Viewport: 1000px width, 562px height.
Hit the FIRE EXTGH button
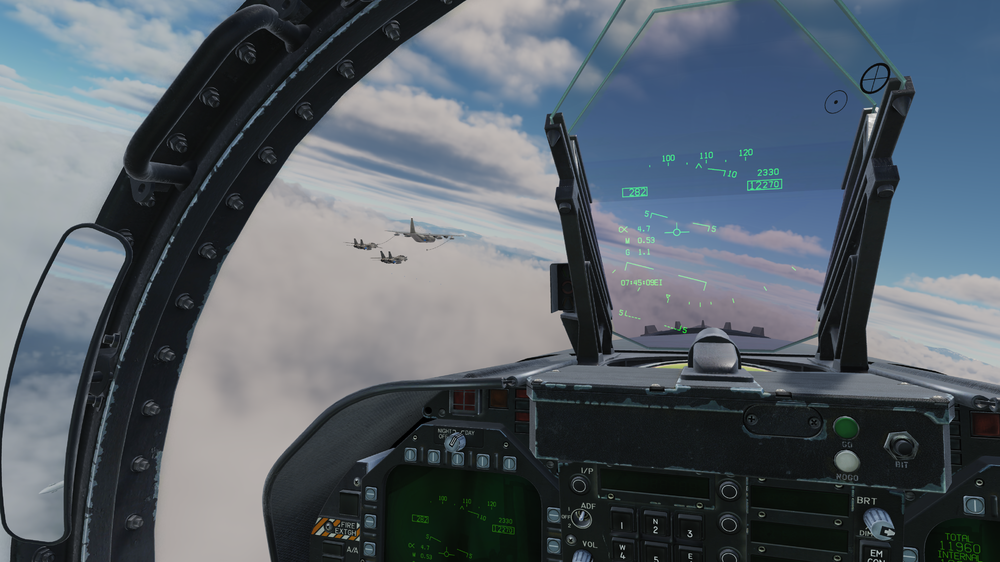(x=336, y=526)
